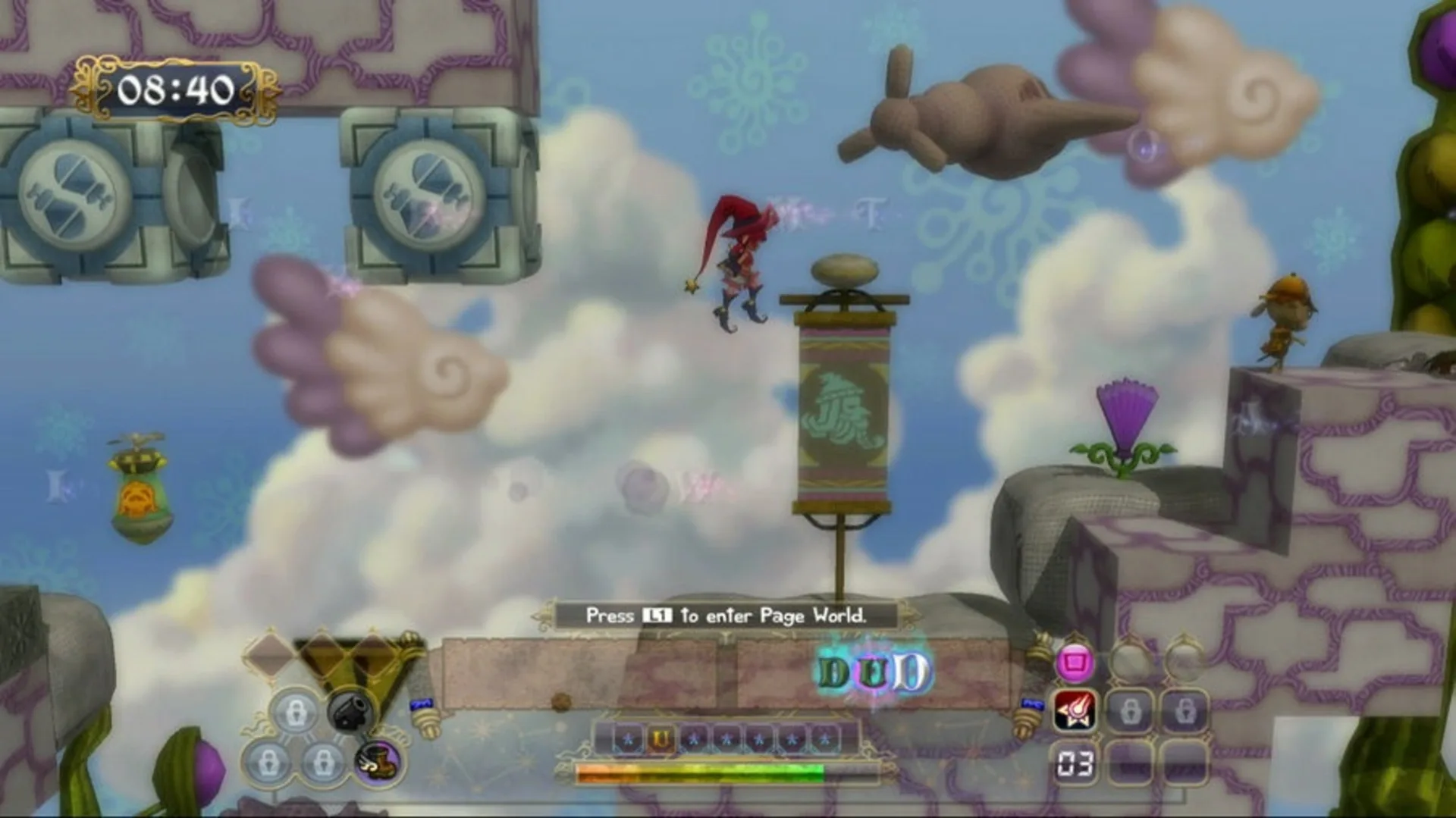Viewport: 1456px width, 818px height.
Task: Click the 03 item counter
Action: [1075, 763]
